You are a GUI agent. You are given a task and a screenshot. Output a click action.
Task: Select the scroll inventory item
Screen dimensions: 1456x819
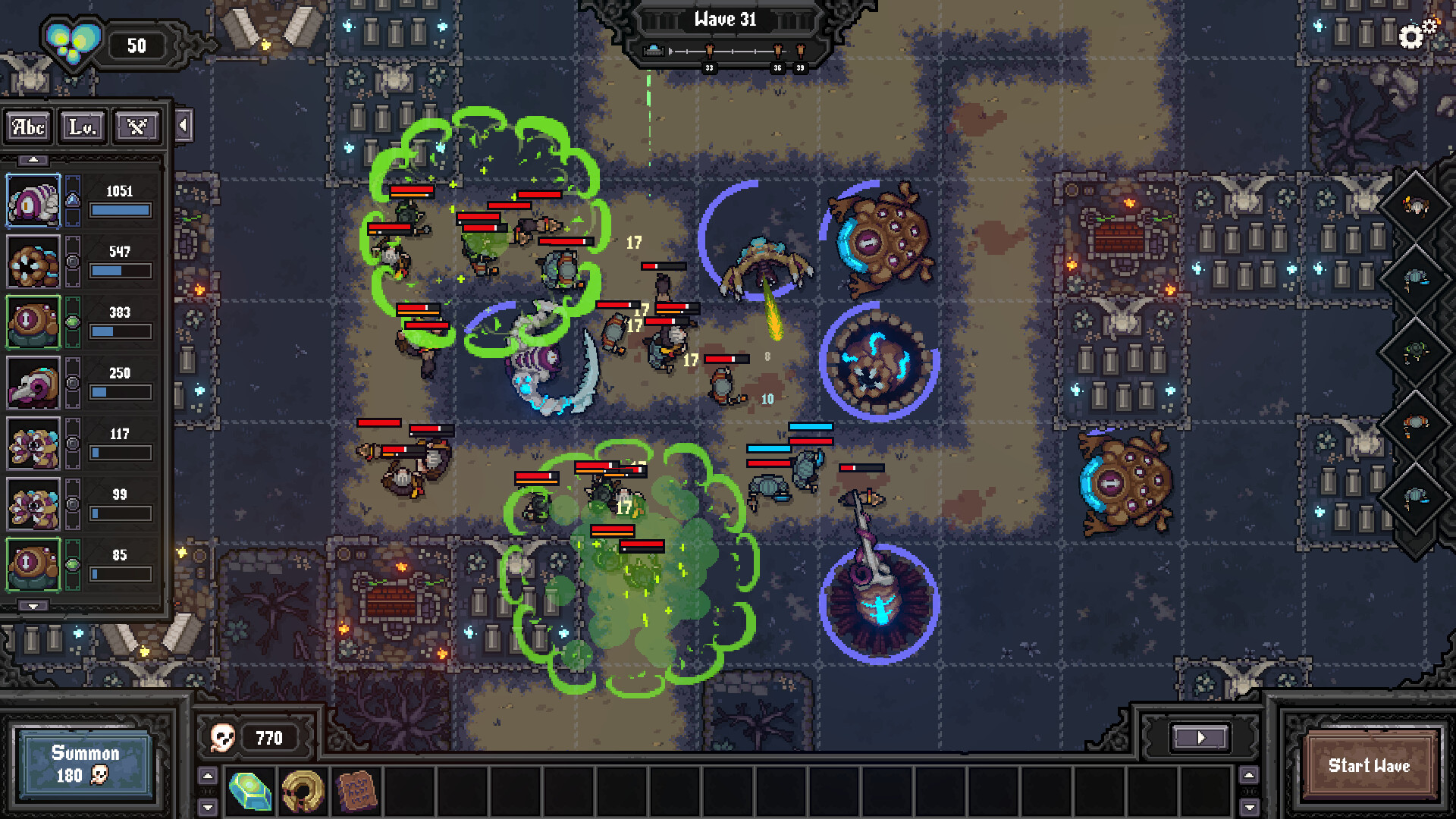click(x=357, y=791)
